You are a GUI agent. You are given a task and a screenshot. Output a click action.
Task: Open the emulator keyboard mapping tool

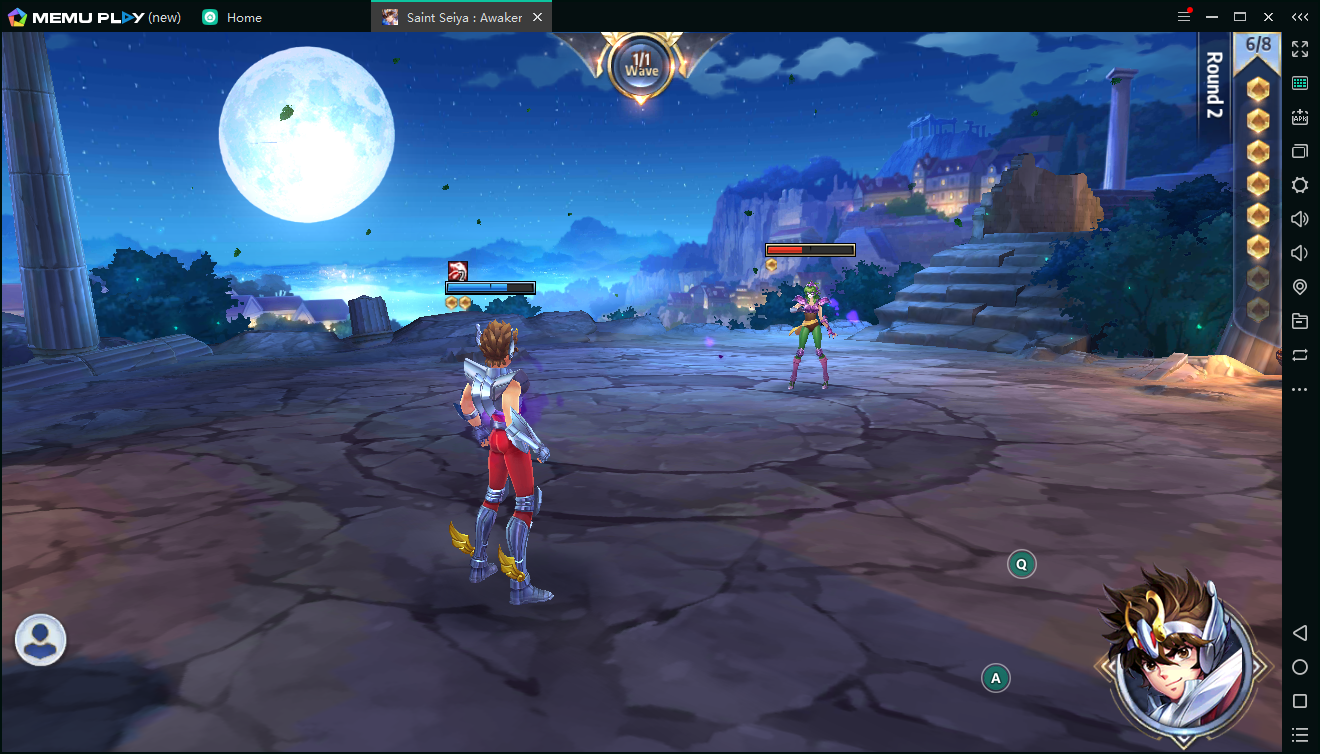point(1300,83)
